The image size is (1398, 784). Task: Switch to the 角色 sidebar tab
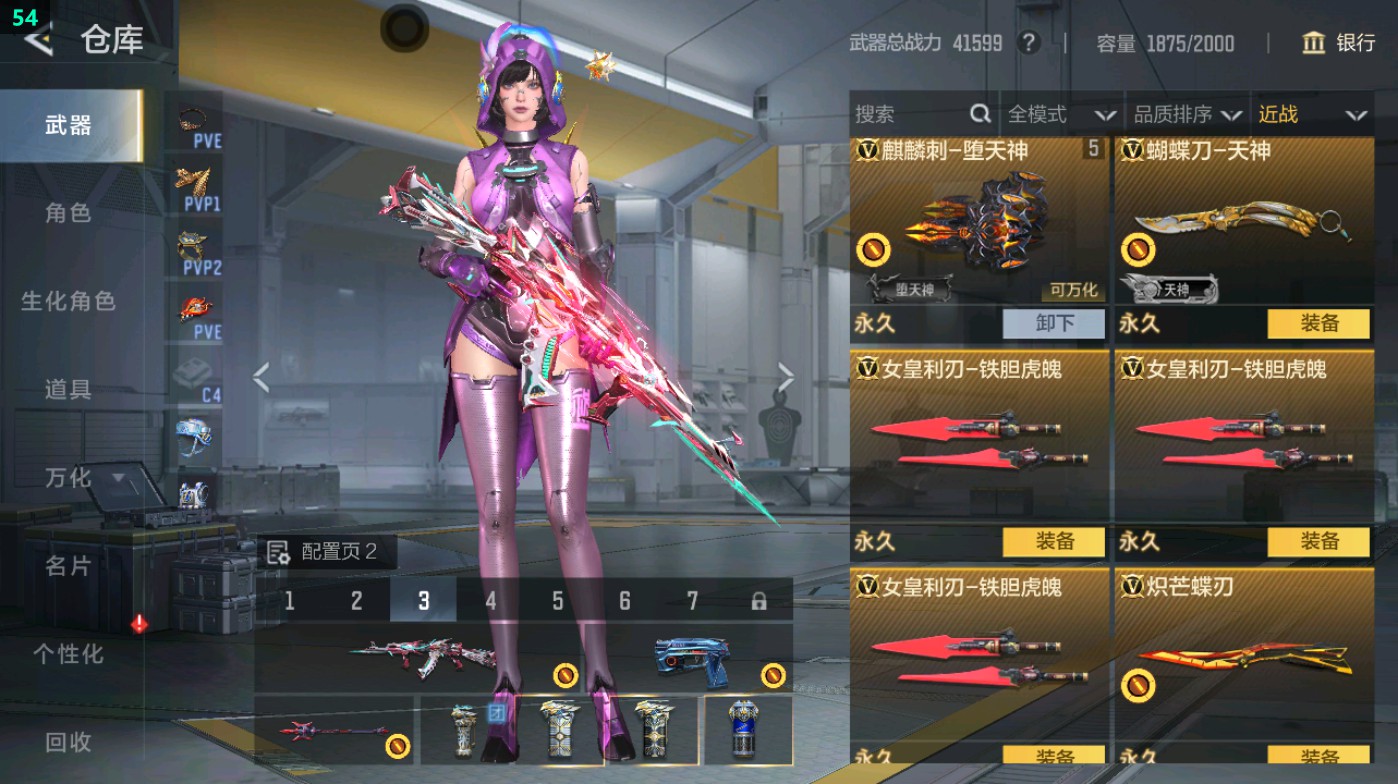coord(70,214)
